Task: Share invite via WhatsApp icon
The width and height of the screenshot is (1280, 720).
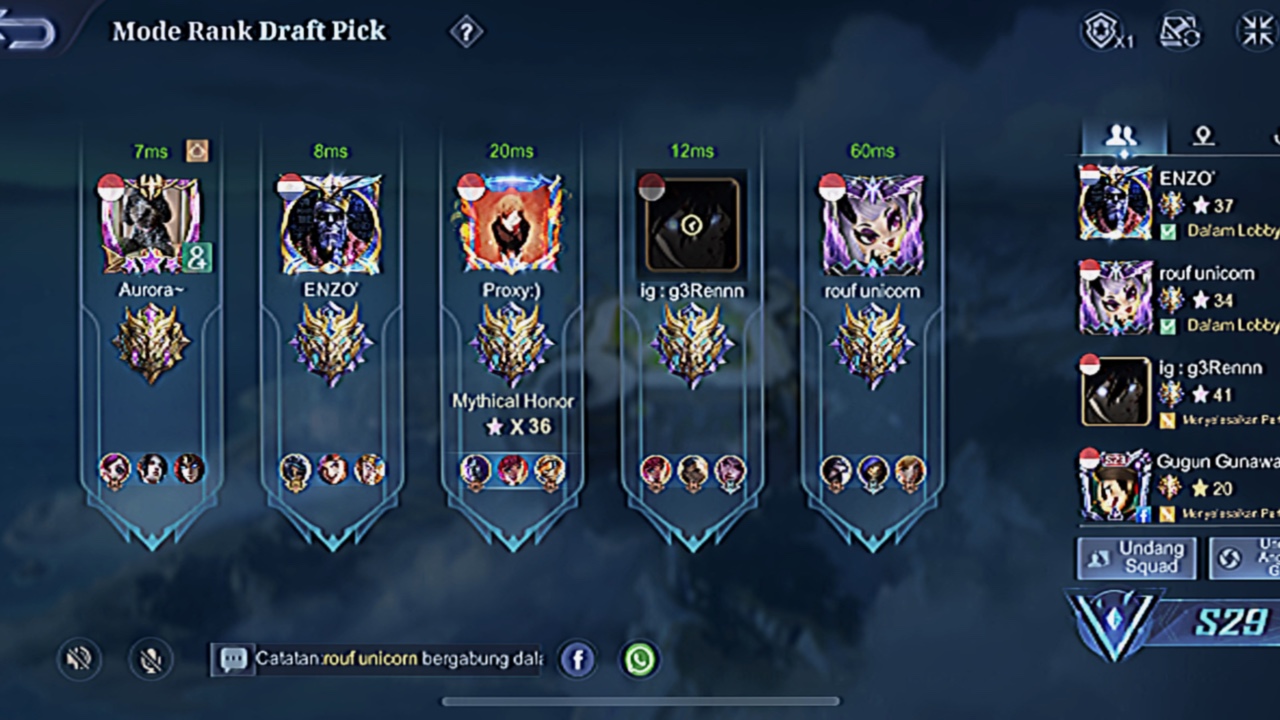Action: (640, 659)
